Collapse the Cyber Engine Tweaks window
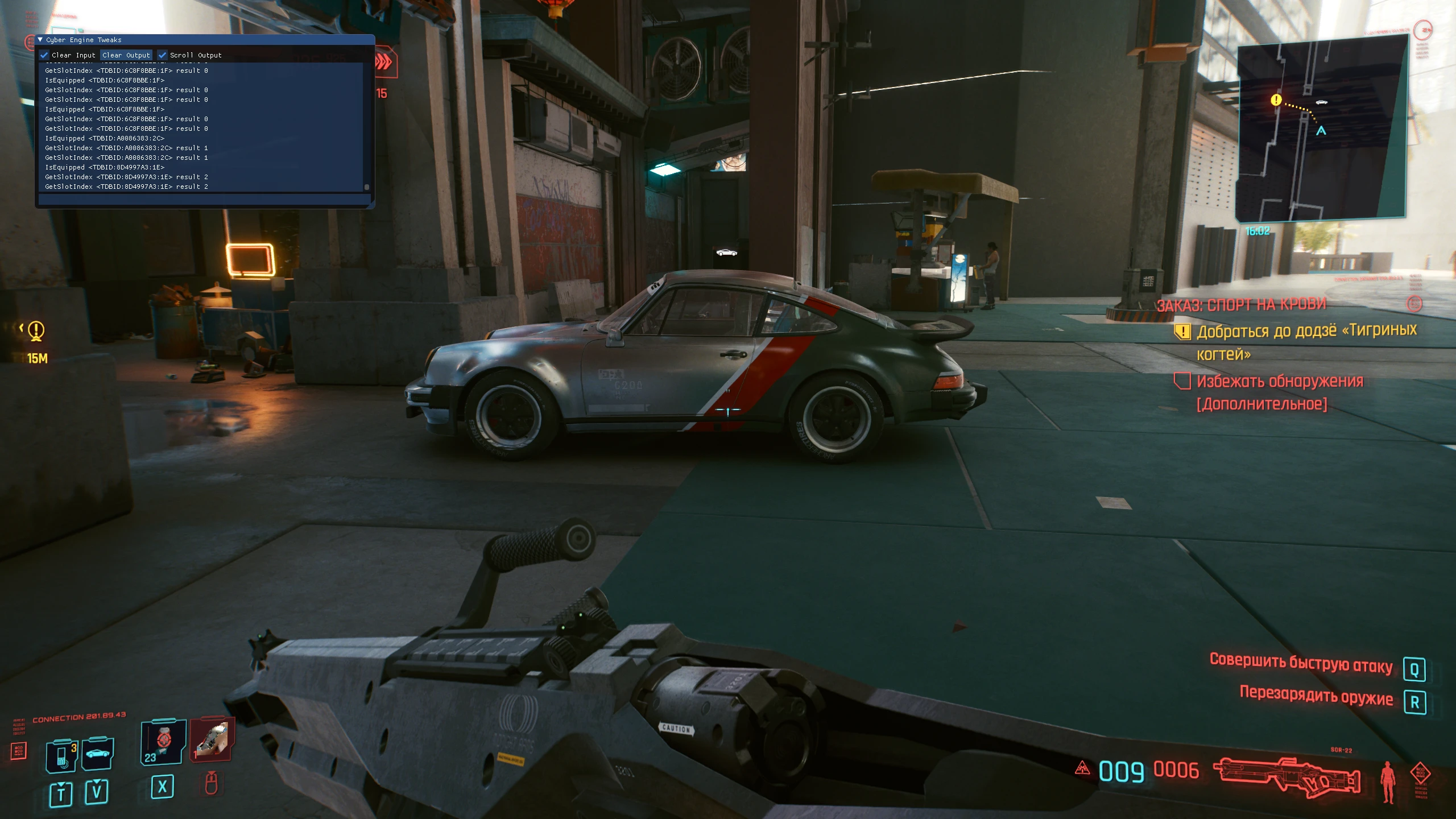Screen dimensions: 1456x819 [40, 40]
